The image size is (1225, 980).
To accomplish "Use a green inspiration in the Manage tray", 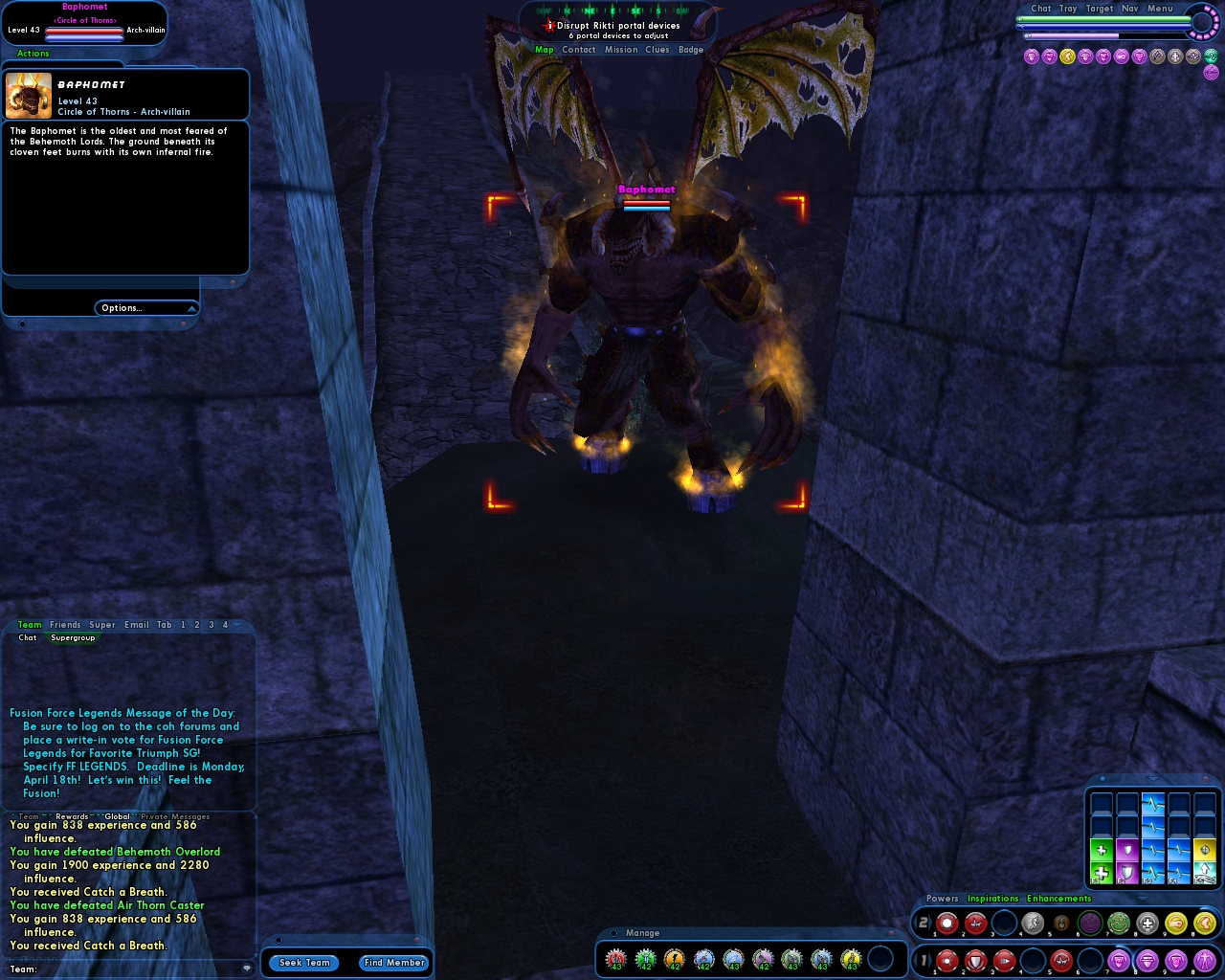I will point(646,957).
